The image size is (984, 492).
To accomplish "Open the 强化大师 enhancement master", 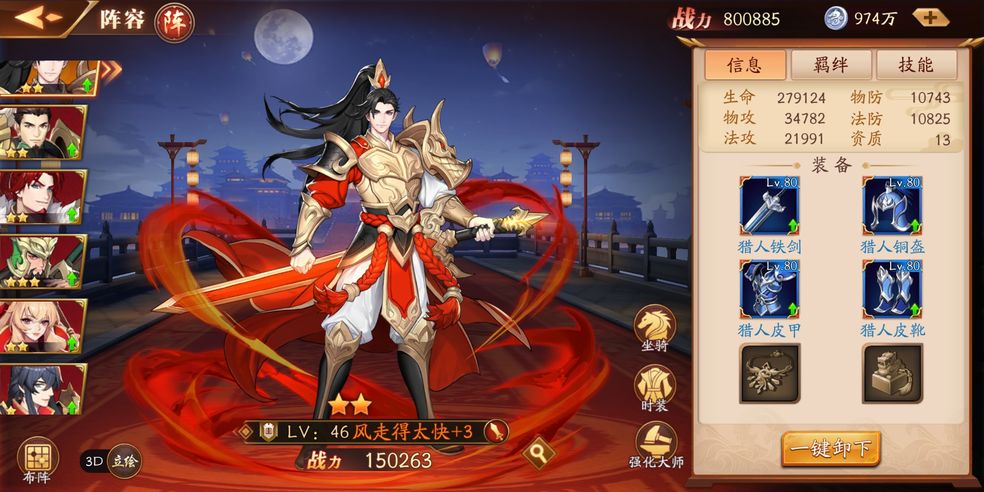I will tap(655, 445).
